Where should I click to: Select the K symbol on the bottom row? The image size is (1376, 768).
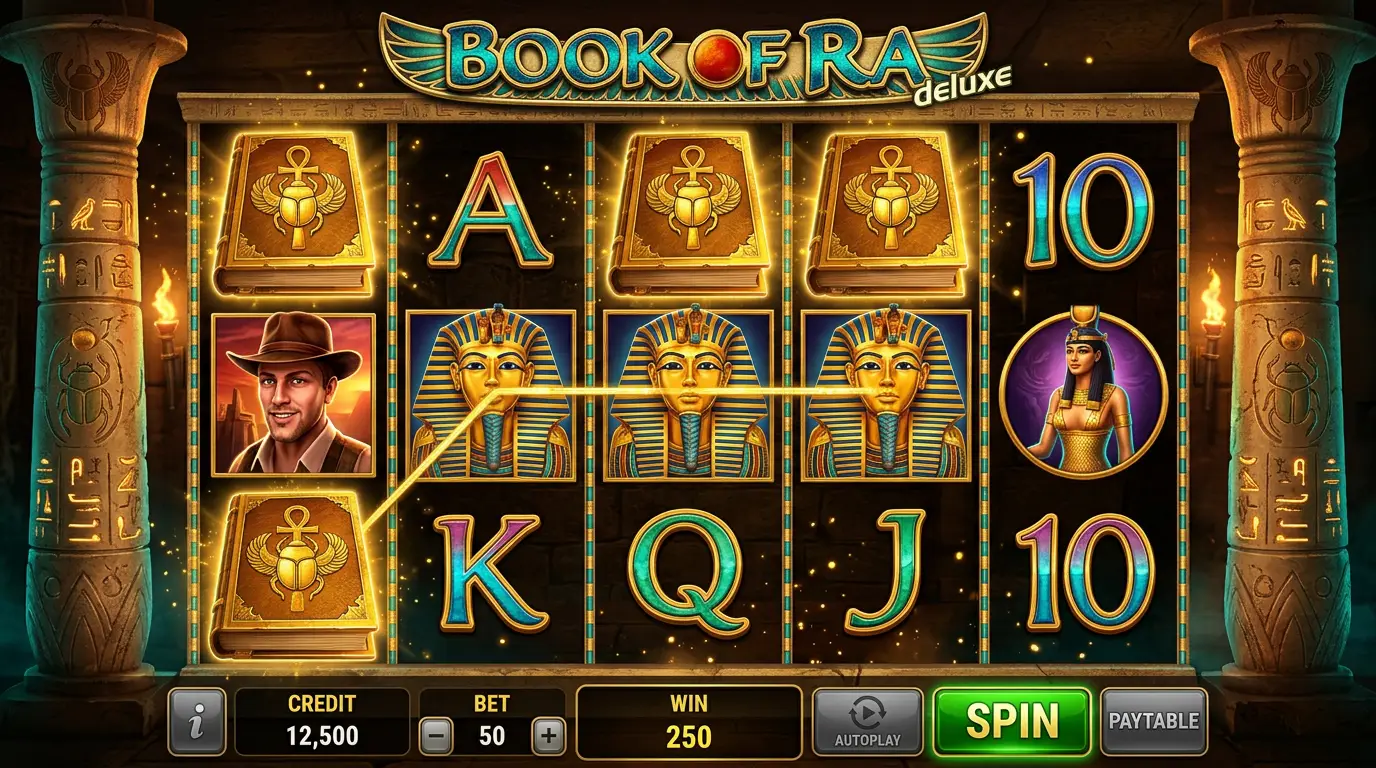(x=490, y=573)
